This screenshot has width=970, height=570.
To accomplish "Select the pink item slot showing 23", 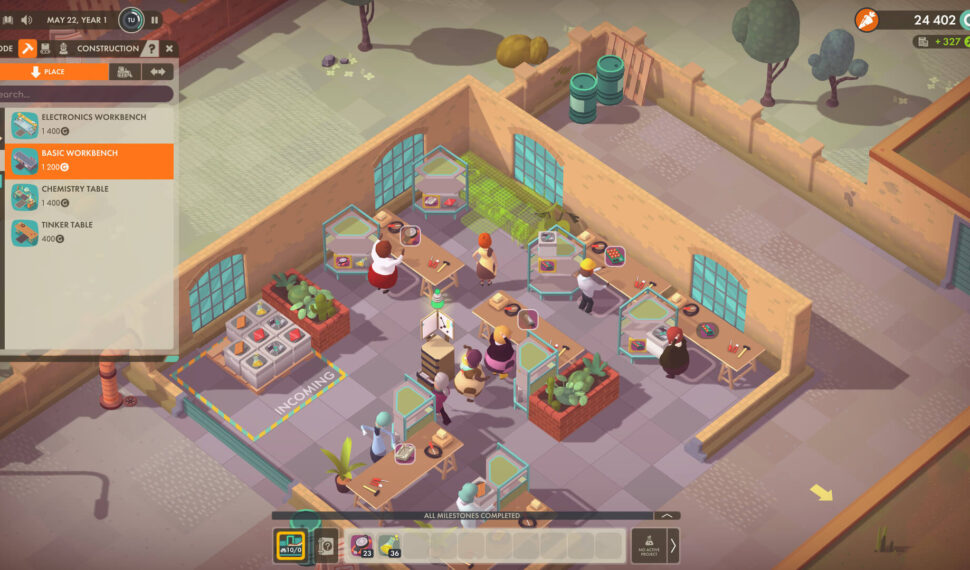I will point(361,546).
